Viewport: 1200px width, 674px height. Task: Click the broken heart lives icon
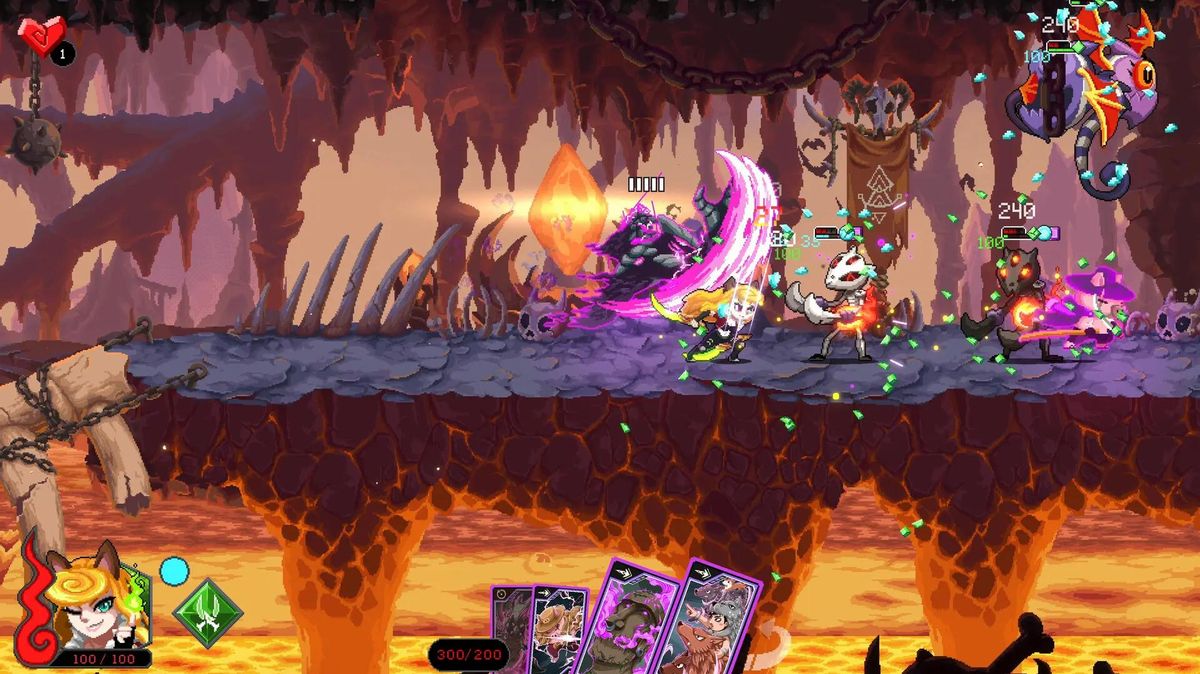[42, 36]
